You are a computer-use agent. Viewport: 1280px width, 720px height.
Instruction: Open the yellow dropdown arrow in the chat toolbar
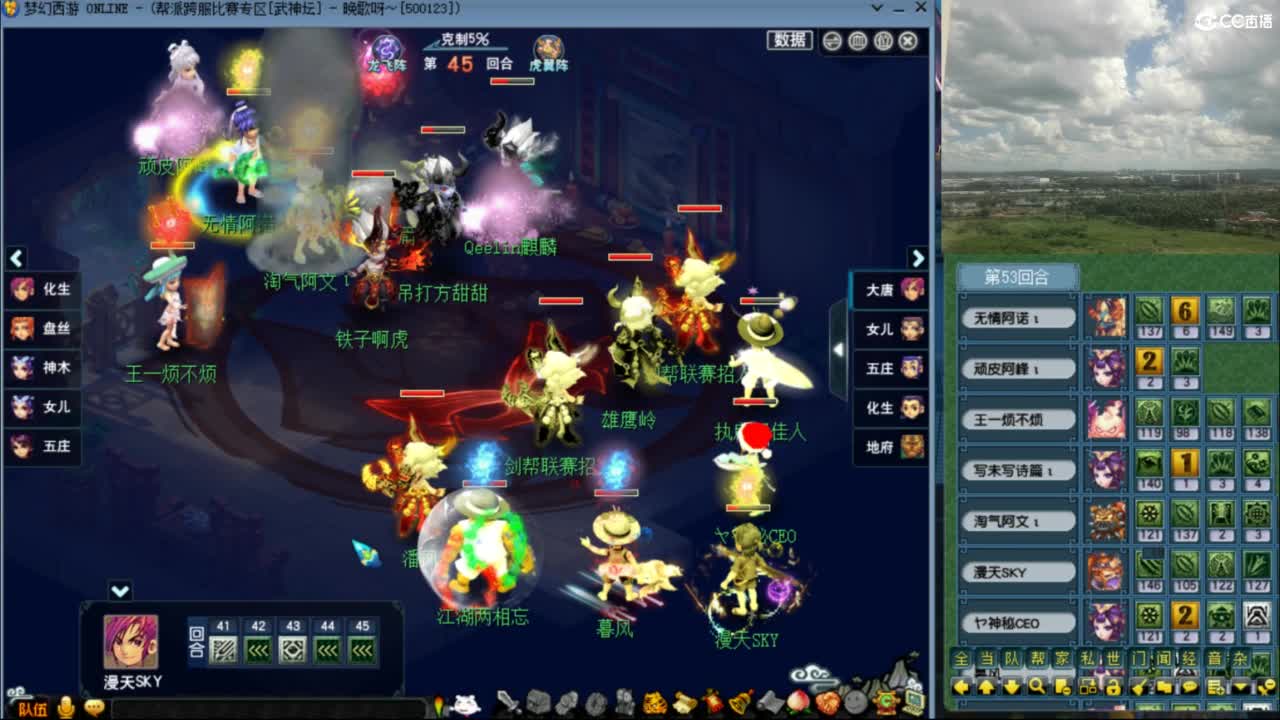[x=1240, y=687]
